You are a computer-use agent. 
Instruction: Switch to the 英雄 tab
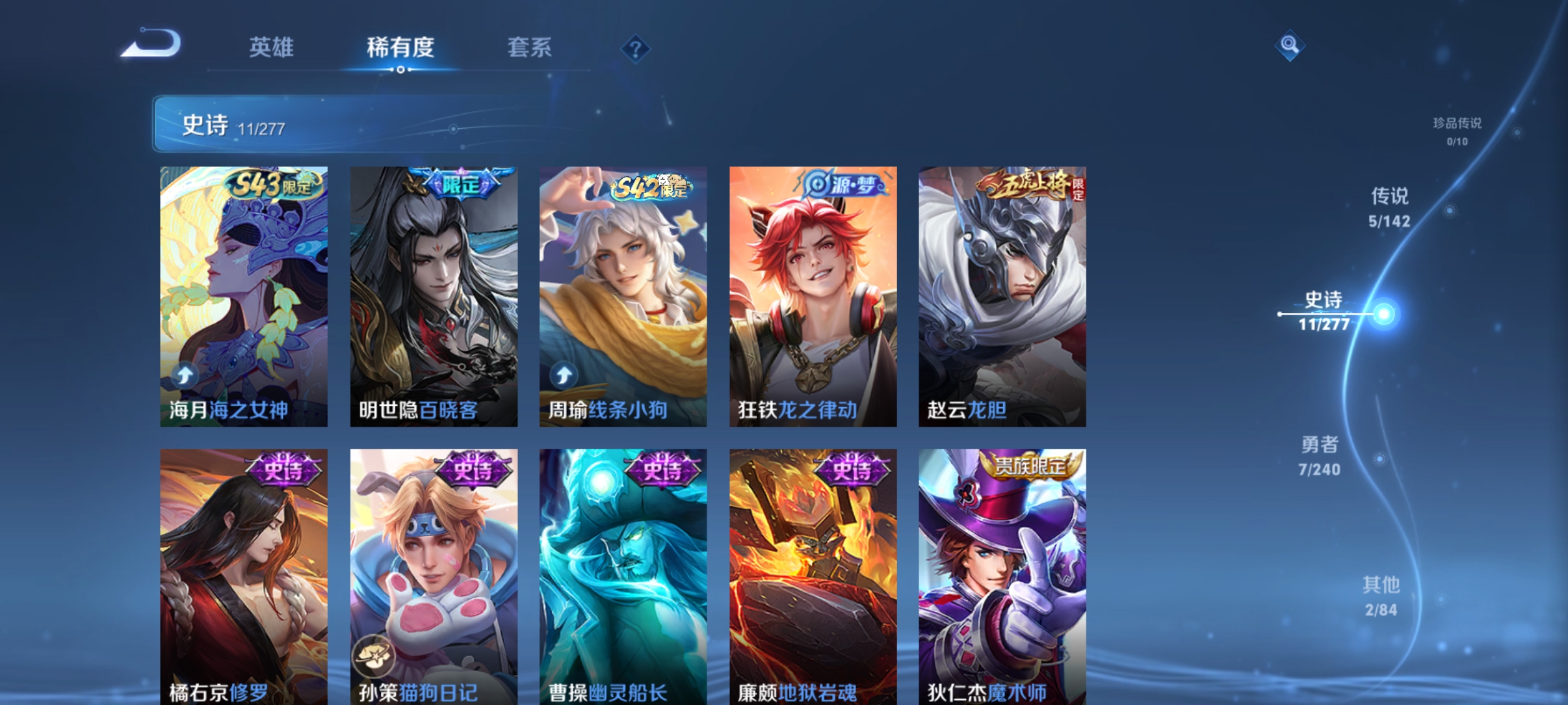[272, 47]
